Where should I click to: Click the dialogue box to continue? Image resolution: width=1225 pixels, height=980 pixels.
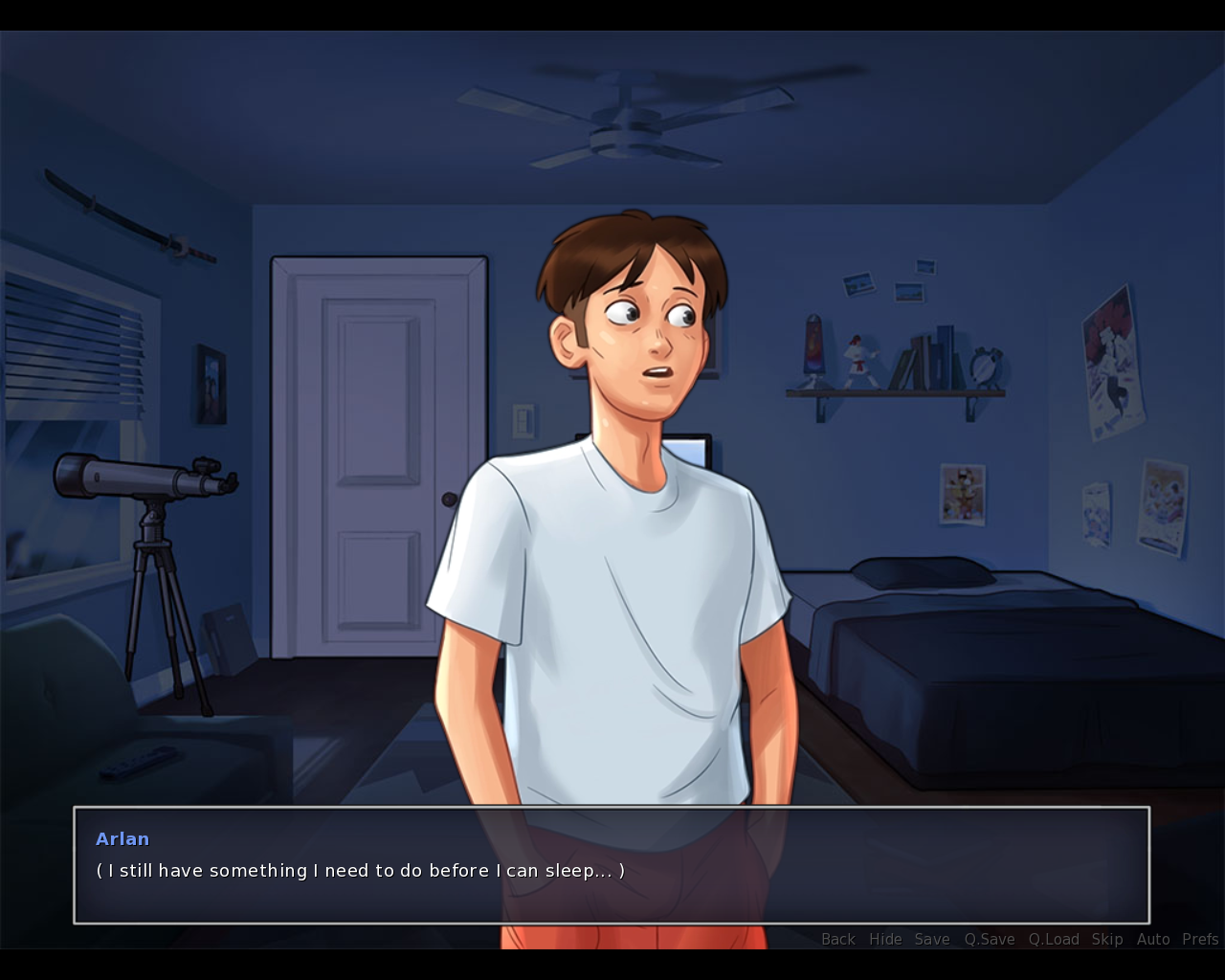611,865
